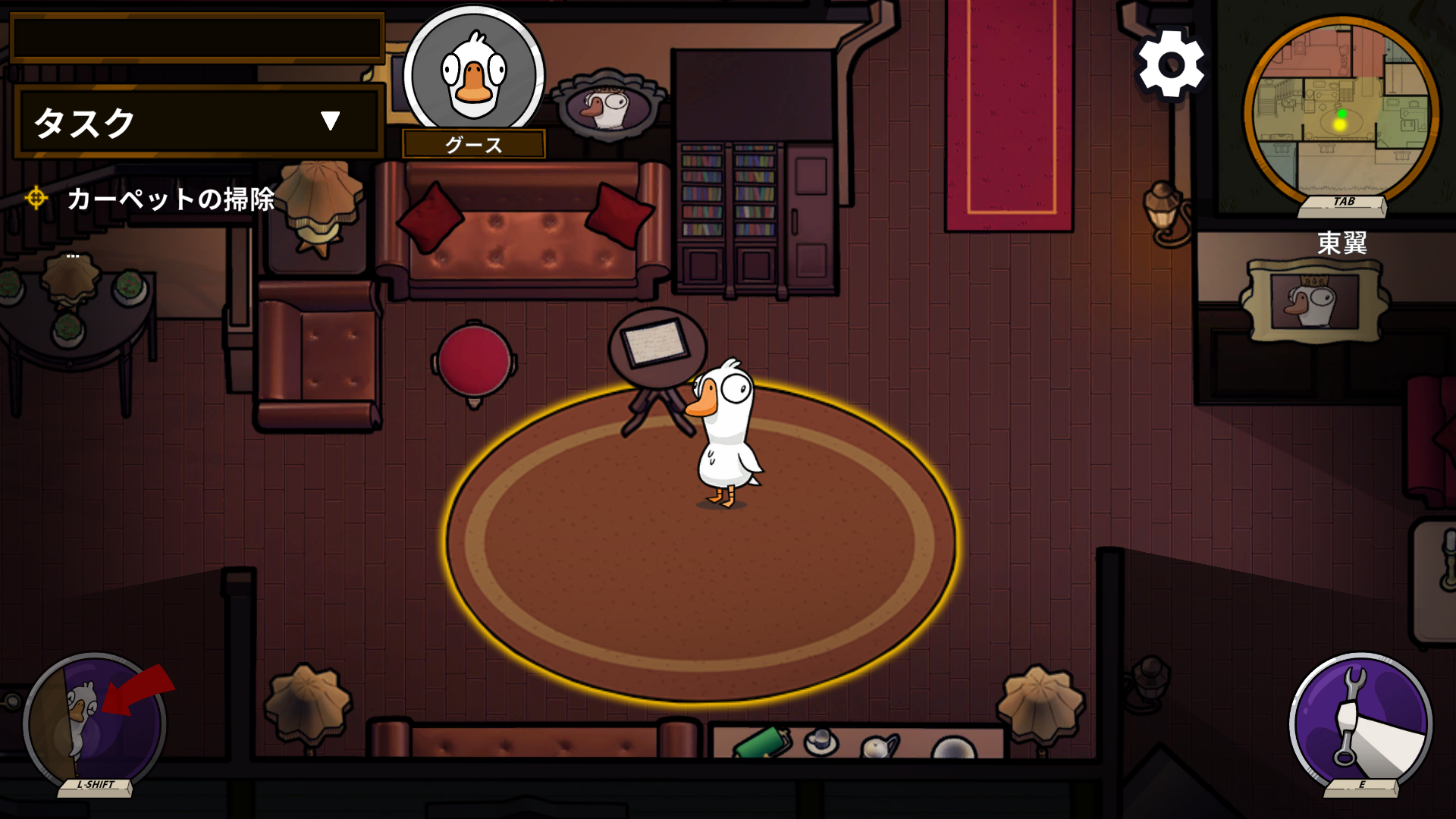Open the circular minimap
Image resolution: width=1456 pixels, height=819 pixels.
tap(1341, 114)
